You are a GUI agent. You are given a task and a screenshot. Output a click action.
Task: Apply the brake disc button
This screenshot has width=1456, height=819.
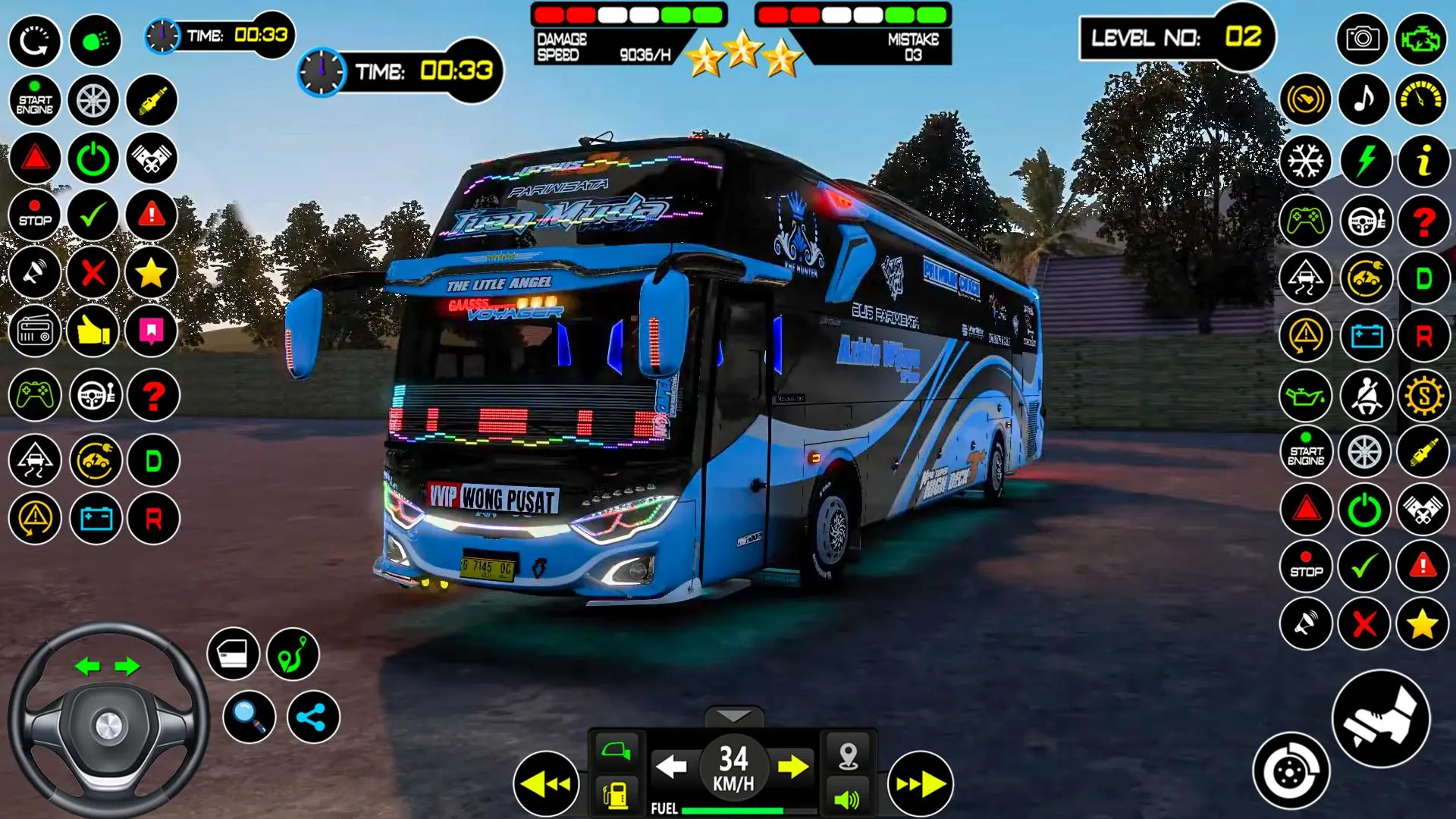tap(1291, 771)
